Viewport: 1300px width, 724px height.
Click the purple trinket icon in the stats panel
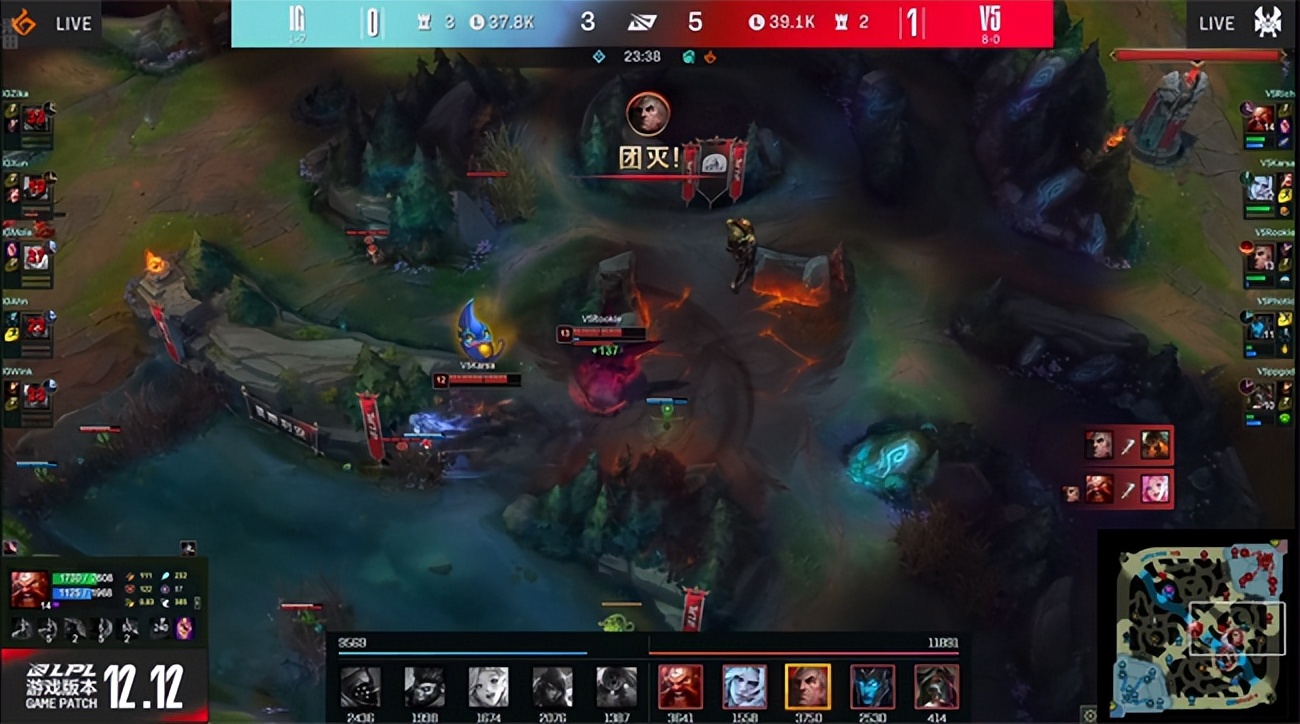click(184, 628)
